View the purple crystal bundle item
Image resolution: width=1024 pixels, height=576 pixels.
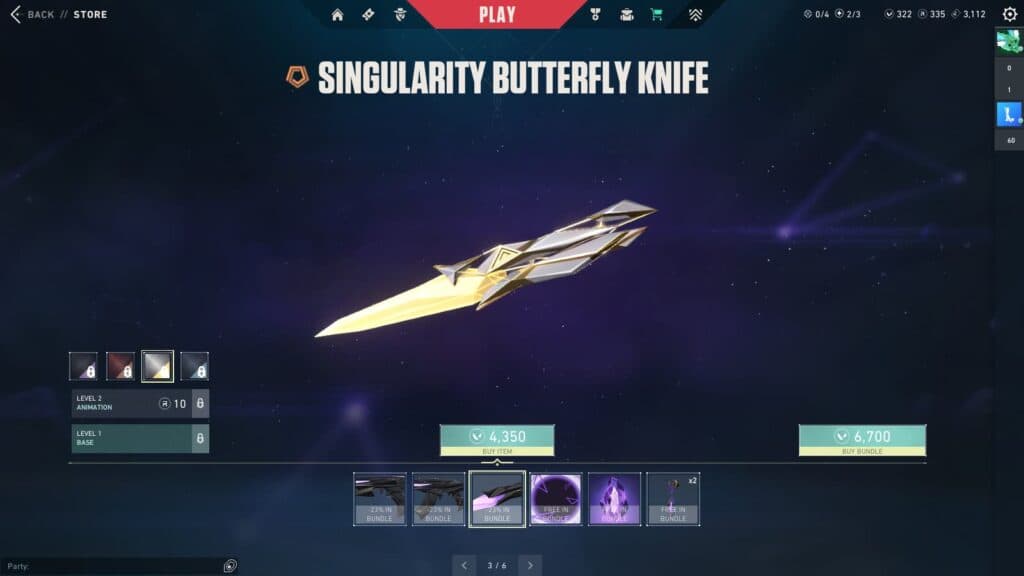tap(614, 498)
